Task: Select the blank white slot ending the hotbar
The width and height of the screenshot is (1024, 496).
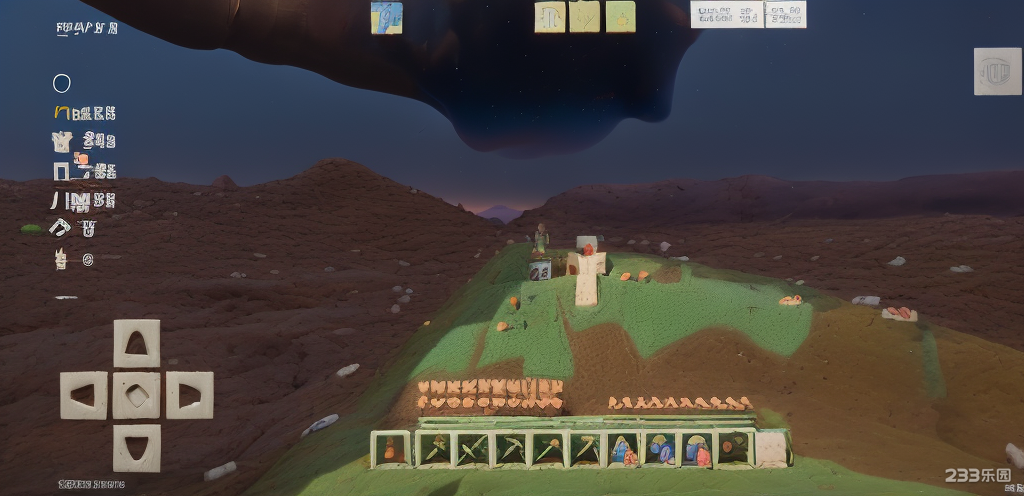Action: click(772, 449)
